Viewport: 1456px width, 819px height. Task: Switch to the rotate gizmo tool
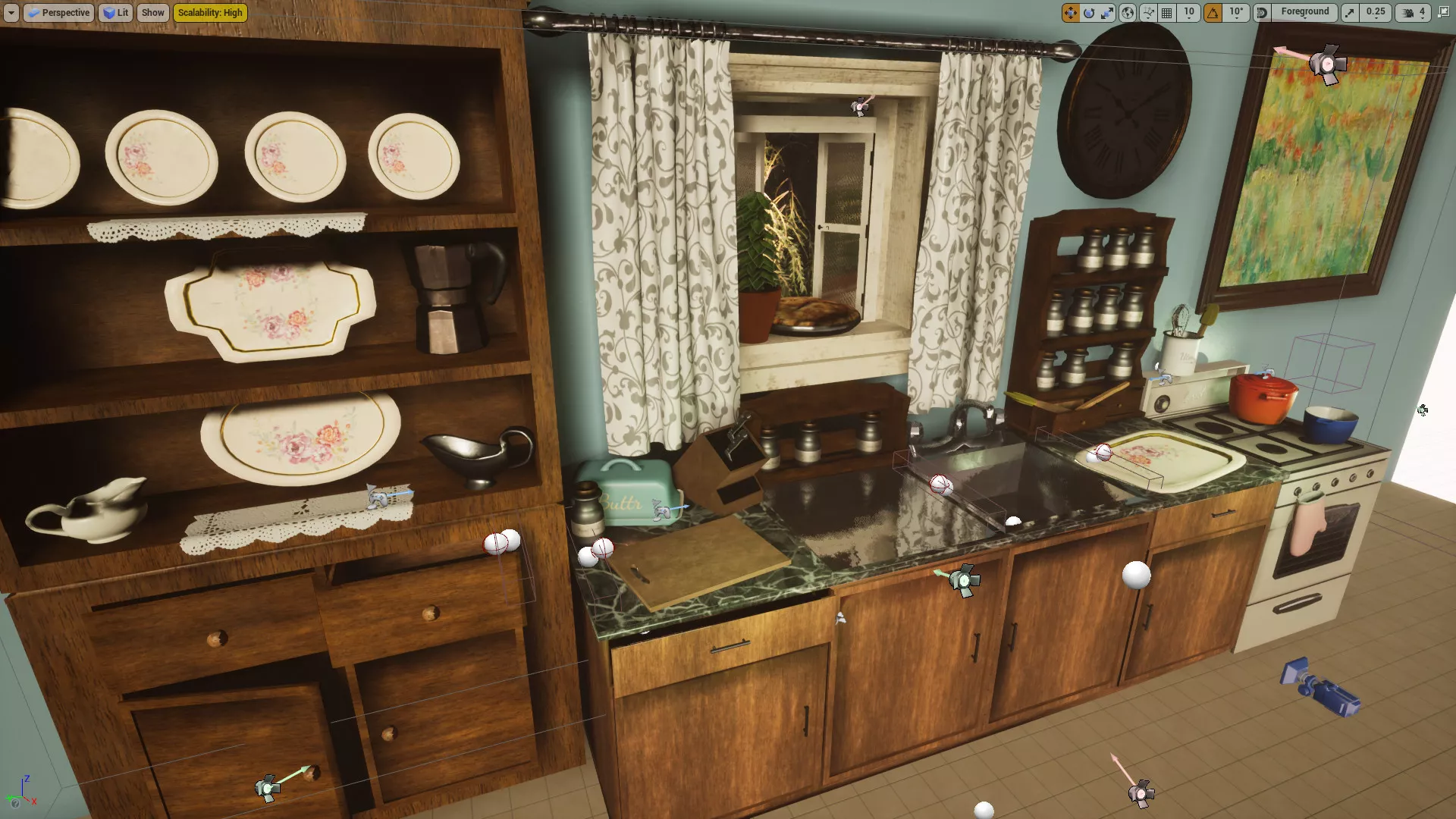(x=1089, y=13)
